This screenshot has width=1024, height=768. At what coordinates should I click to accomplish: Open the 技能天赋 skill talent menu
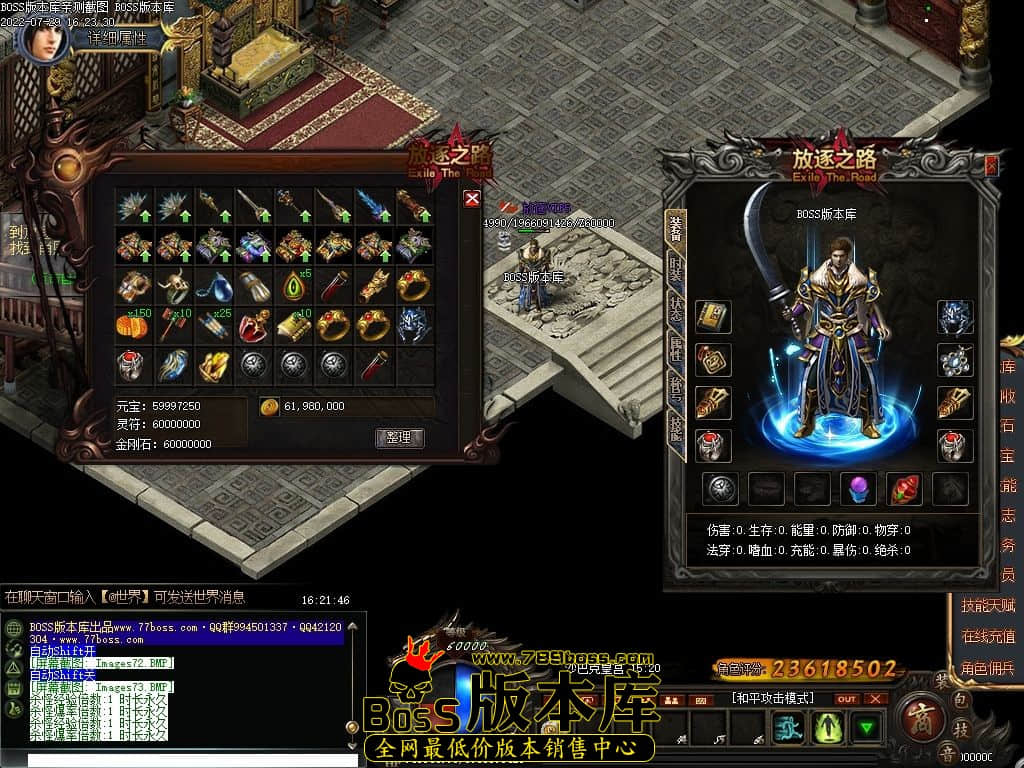pos(987,605)
